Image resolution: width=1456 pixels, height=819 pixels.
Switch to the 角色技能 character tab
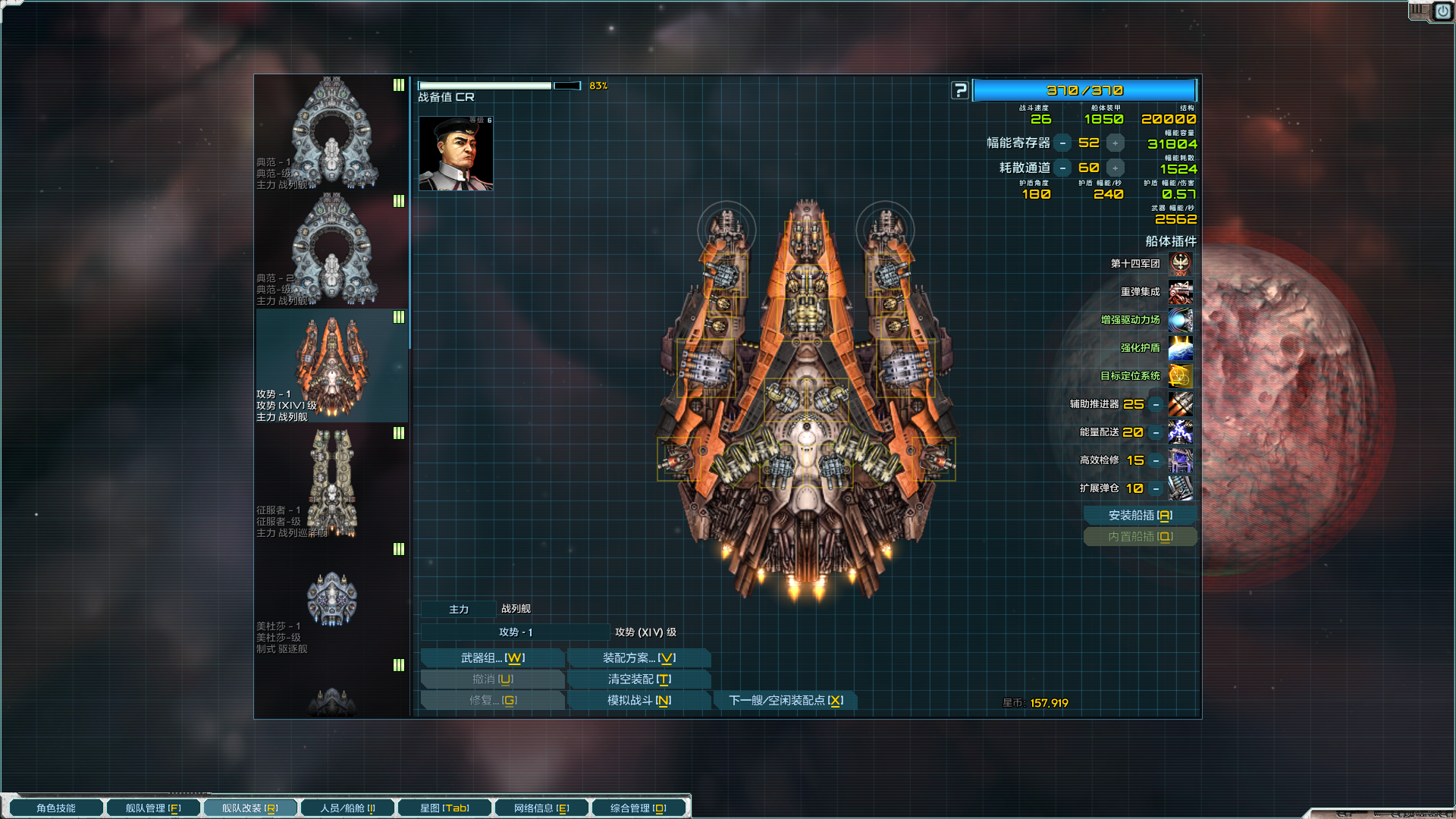point(56,808)
